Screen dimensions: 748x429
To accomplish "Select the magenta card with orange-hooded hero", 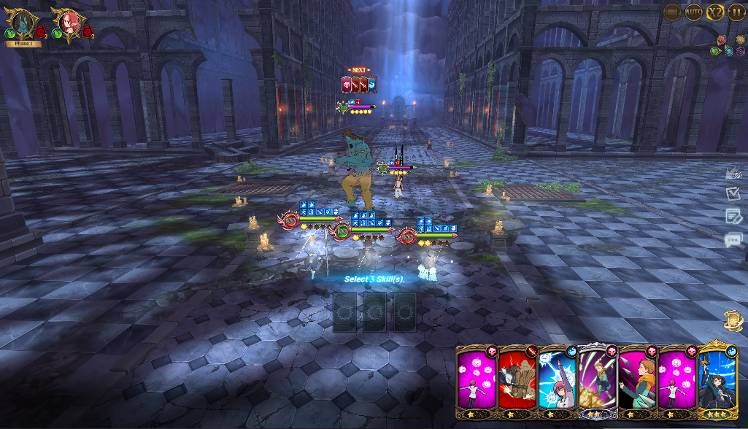I will 636,382.
